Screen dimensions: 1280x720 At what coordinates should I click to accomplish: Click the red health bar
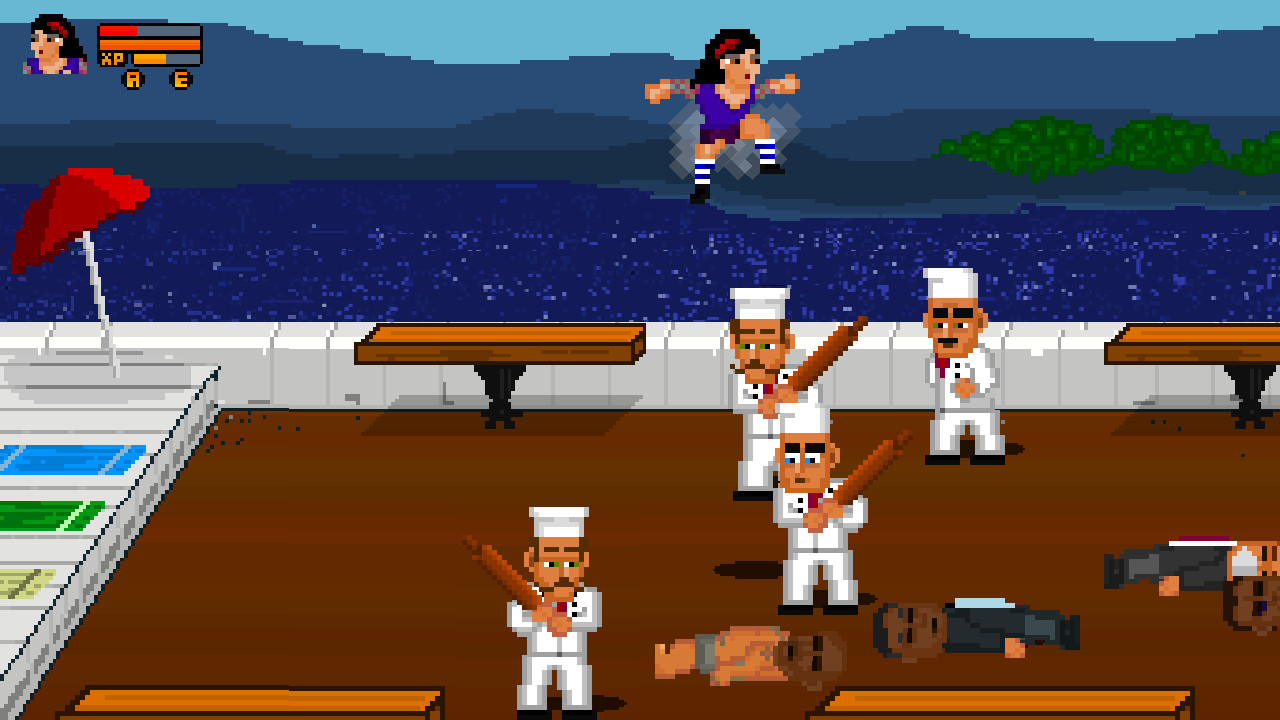pos(117,31)
